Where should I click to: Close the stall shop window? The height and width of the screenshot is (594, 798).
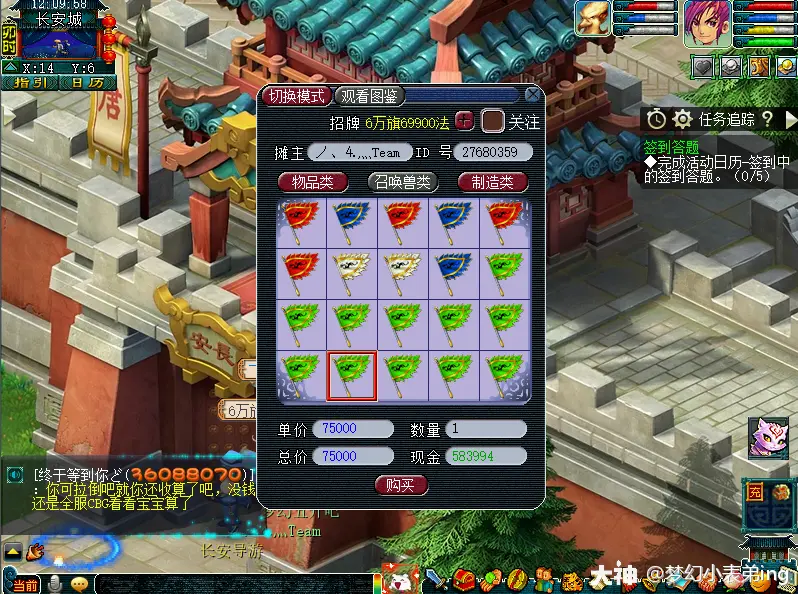coord(533,95)
